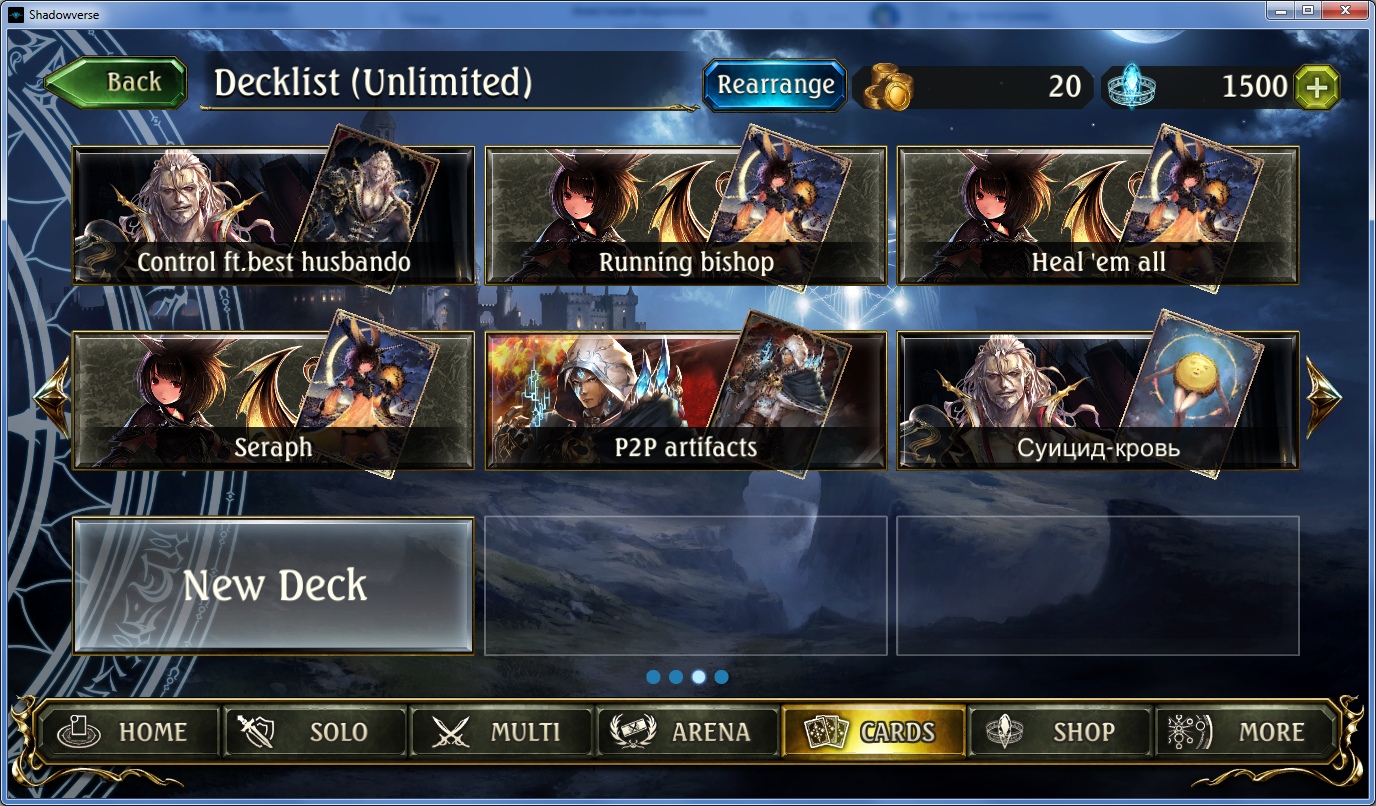Open the ARENA tab
Image resolution: width=1376 pixels, height=806 pixels.
pos(687,732)
